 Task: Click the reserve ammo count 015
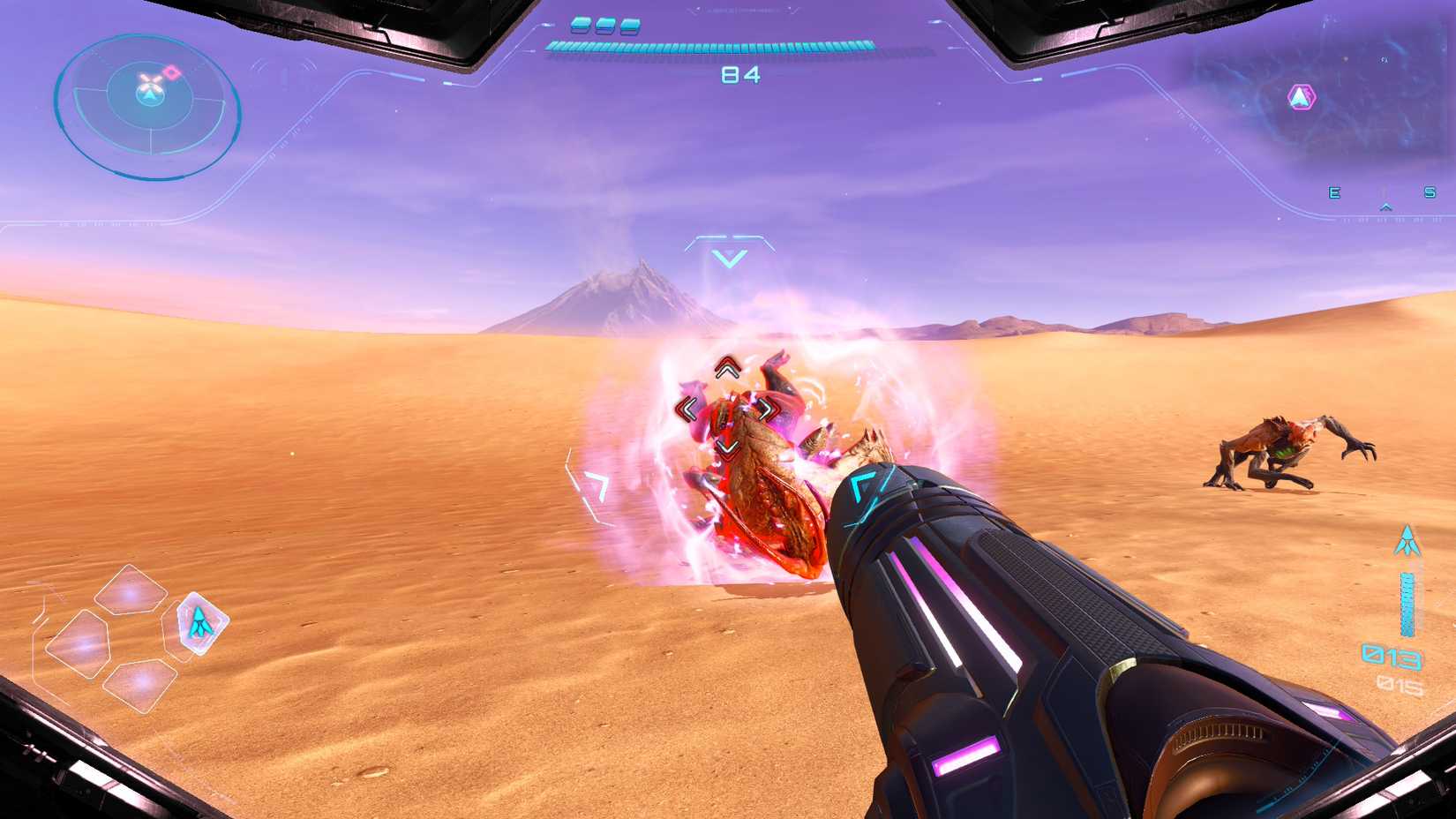[1400, 684]
